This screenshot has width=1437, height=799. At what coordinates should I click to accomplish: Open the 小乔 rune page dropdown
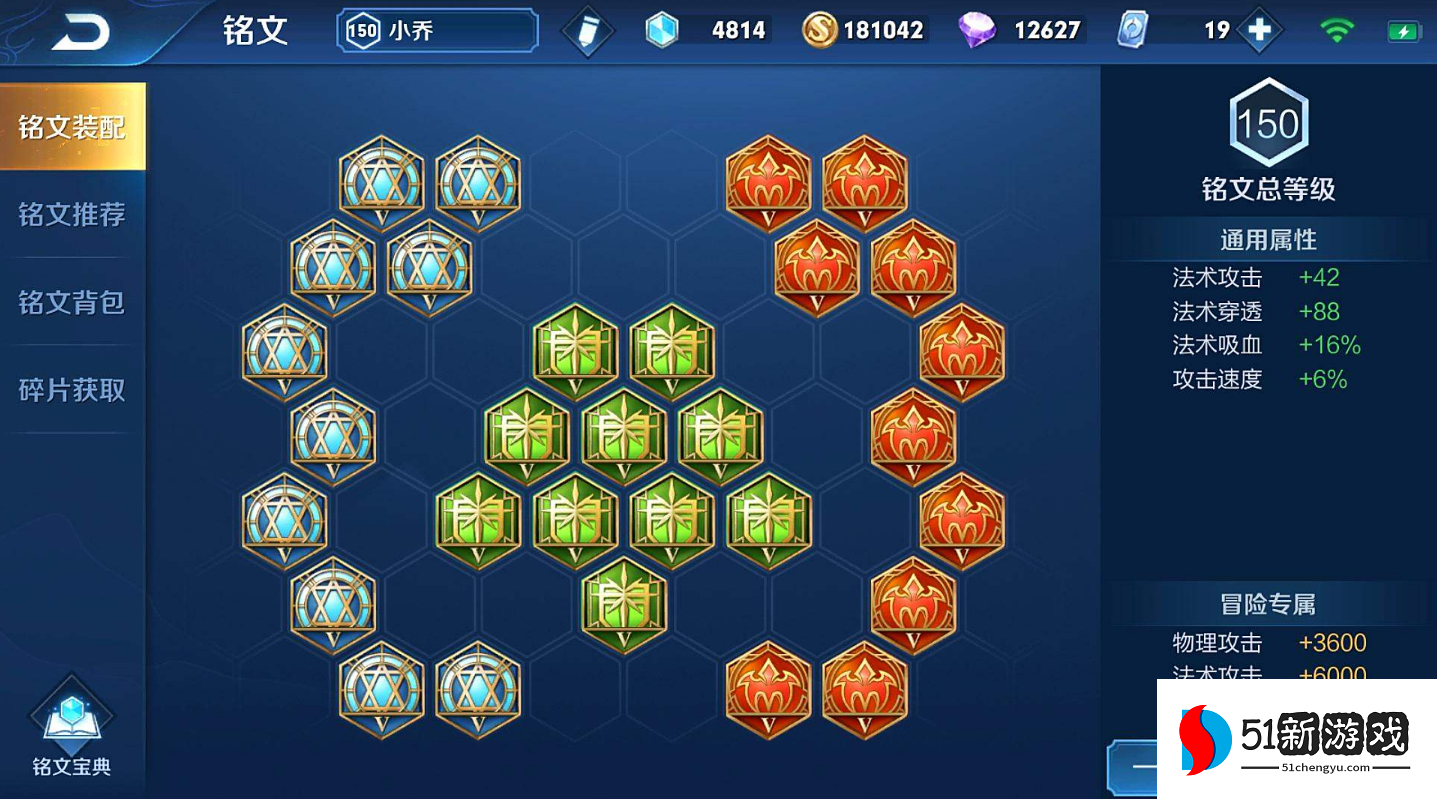pos(437,31)
